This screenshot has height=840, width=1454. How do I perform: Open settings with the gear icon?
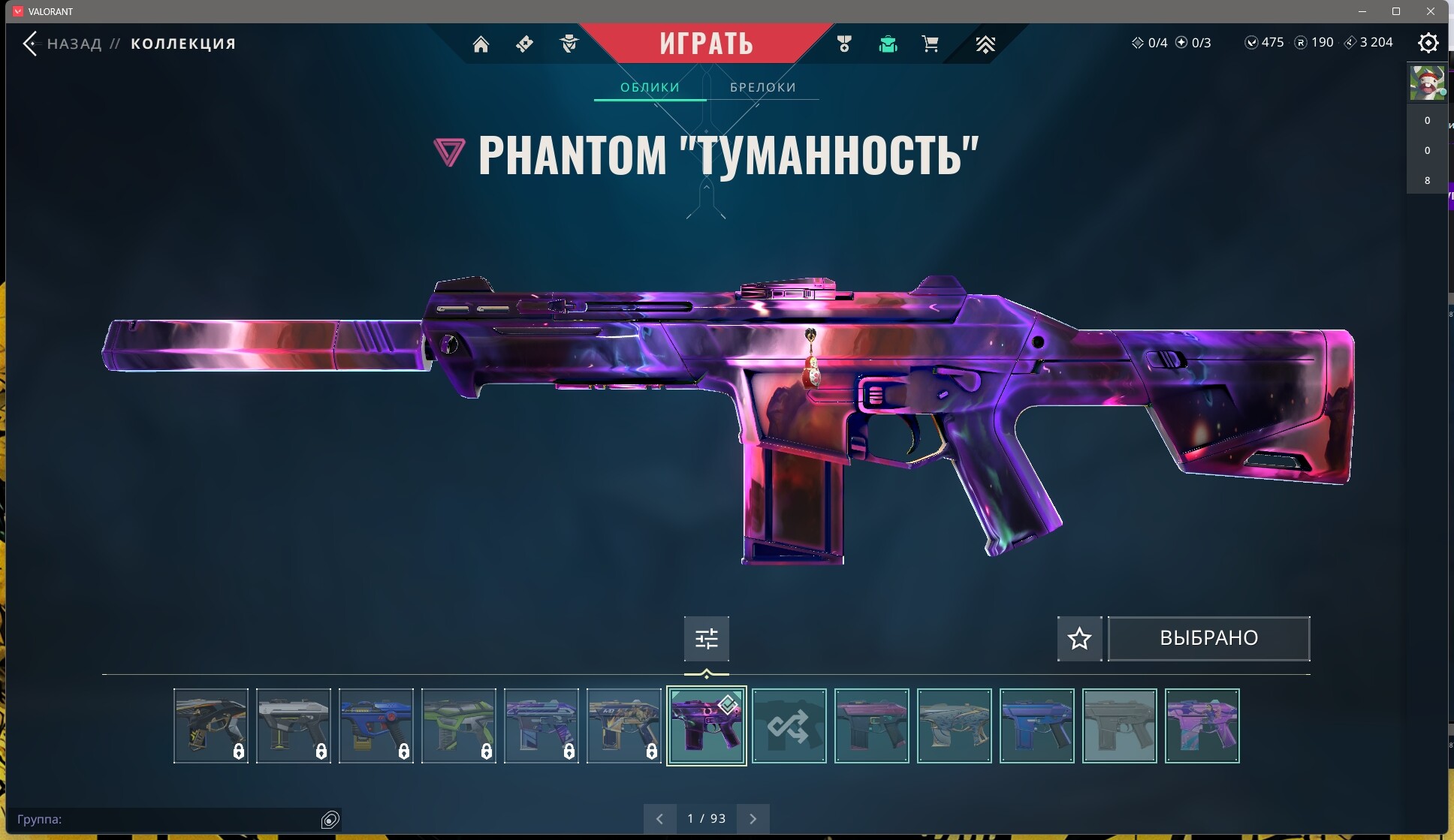point(1428,43)
